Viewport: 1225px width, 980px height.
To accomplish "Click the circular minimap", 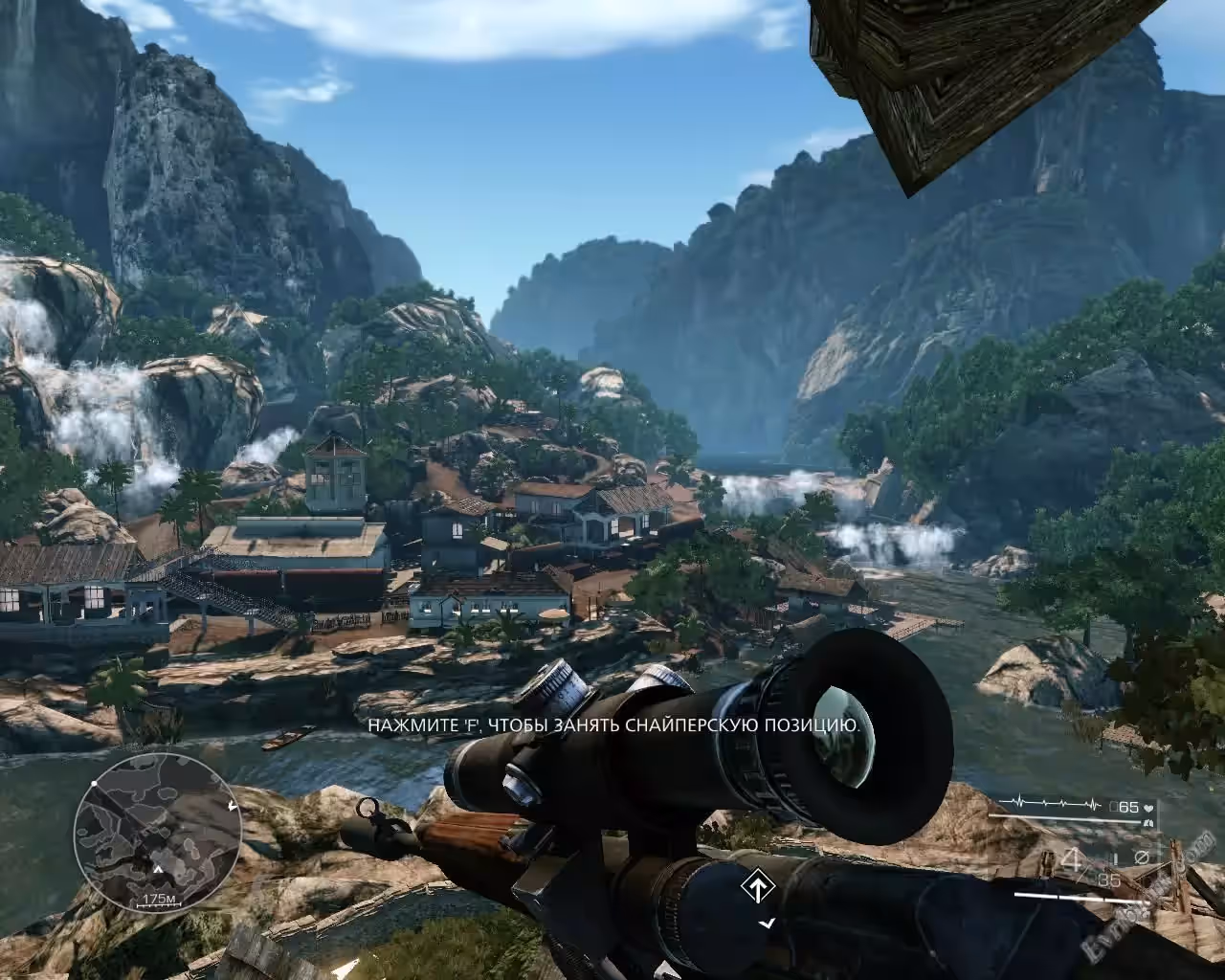I will click(x=158, y=831).
